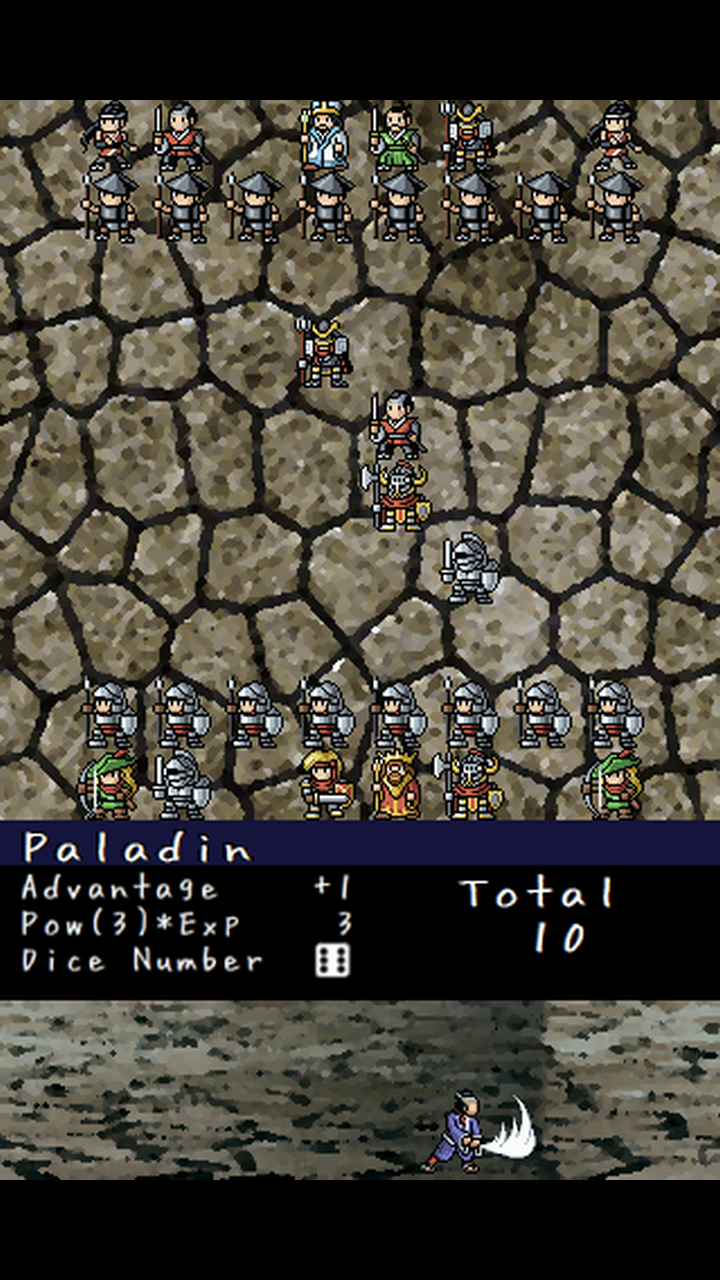Viewport: 720px width, 1280px height.
Task: Choose the blonde swordsman piece
Action: click(326, 784)
